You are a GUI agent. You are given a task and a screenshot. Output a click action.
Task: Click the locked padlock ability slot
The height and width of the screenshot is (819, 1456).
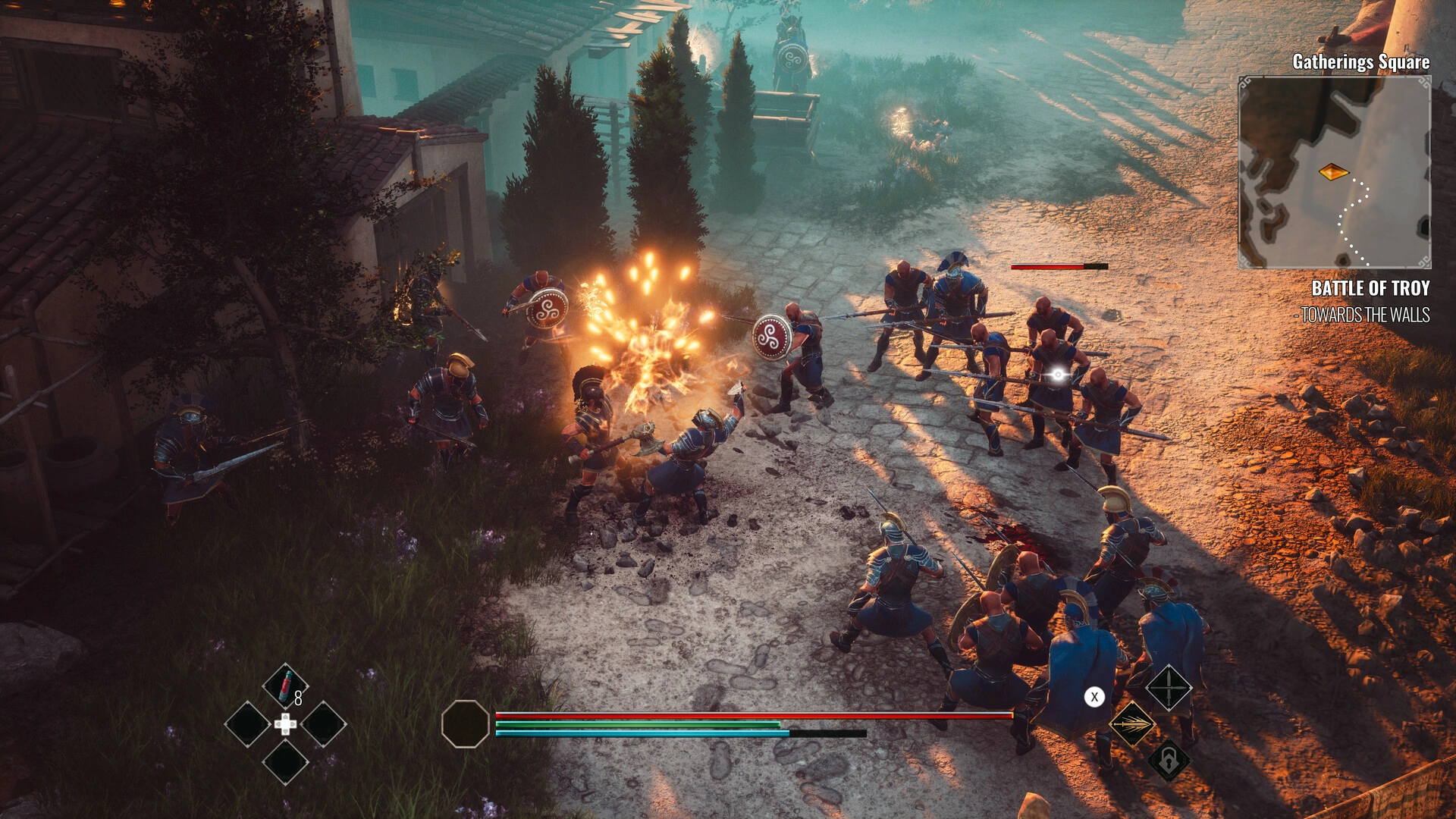[1168, 760]
